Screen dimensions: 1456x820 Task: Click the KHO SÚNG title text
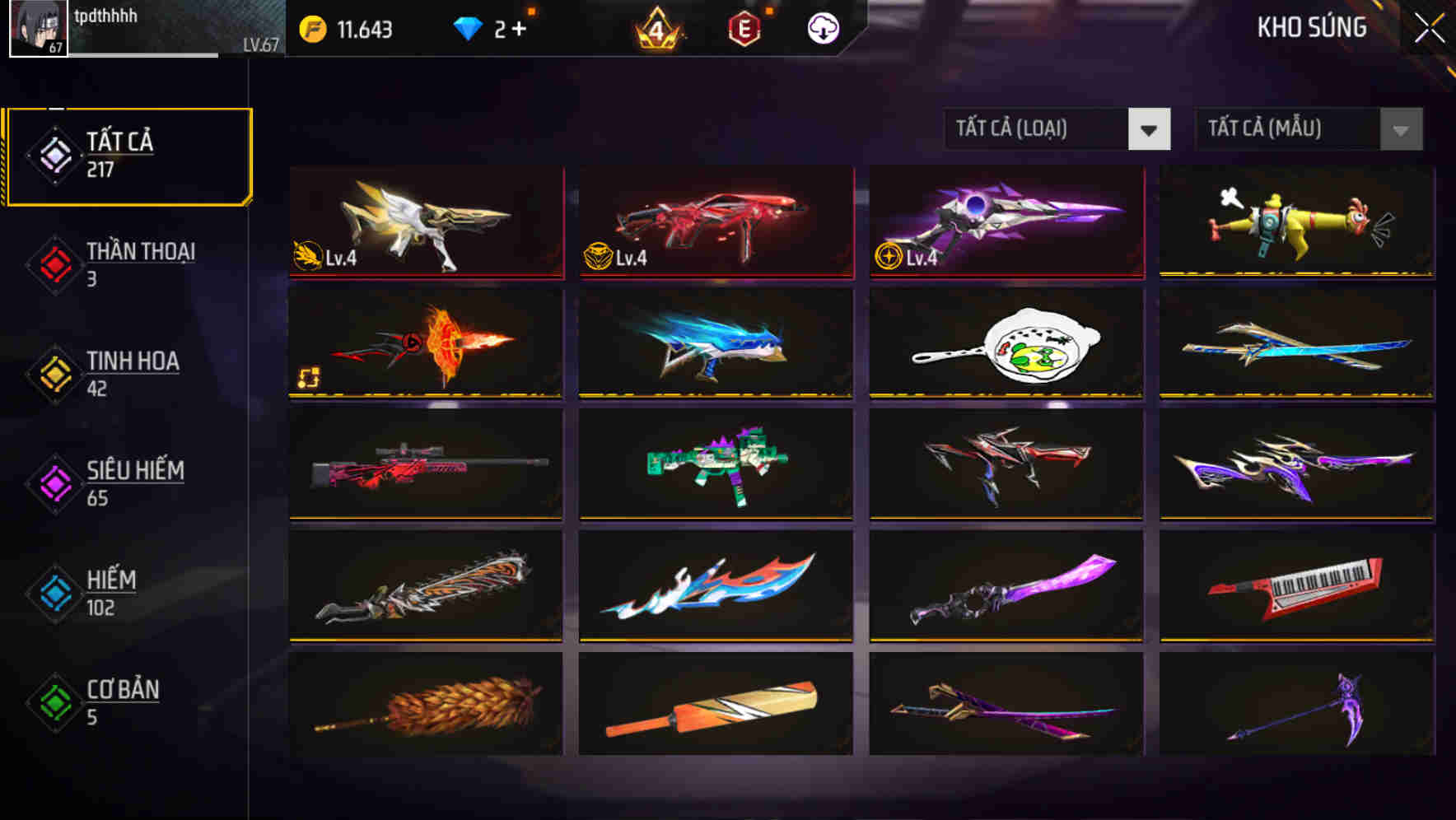[1312, 26]
